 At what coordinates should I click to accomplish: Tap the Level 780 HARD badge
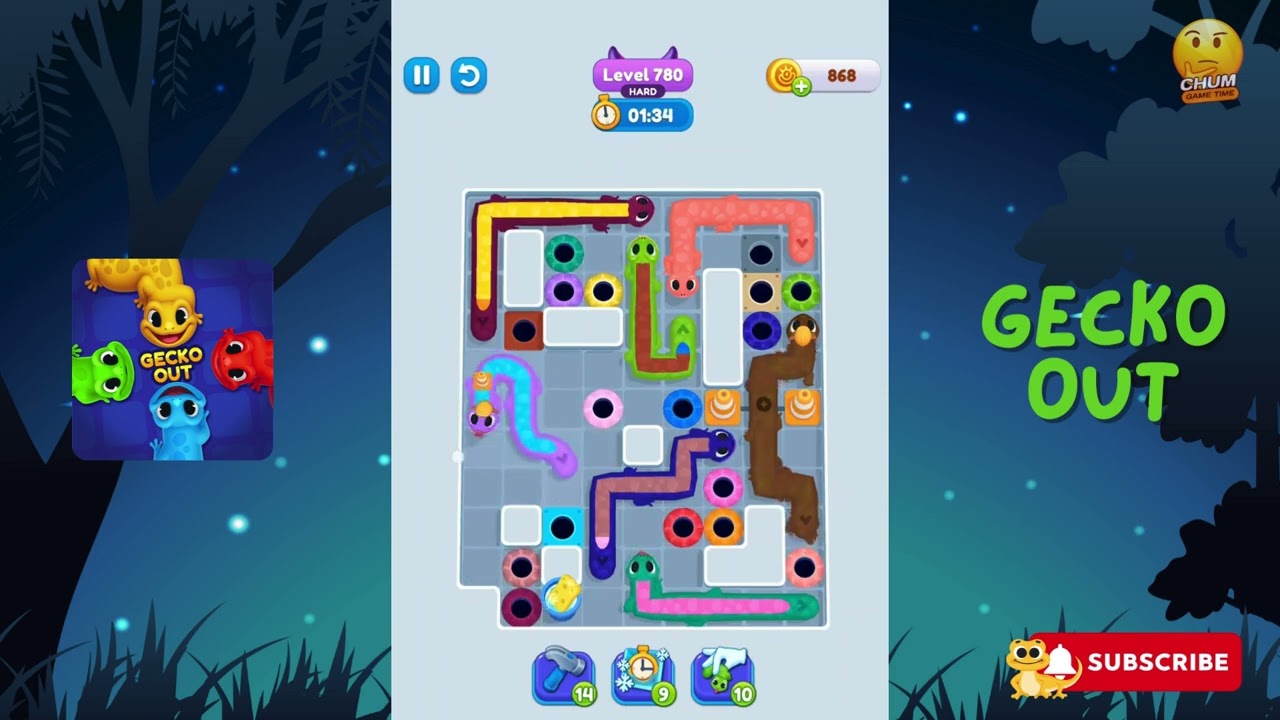(644, 76)
